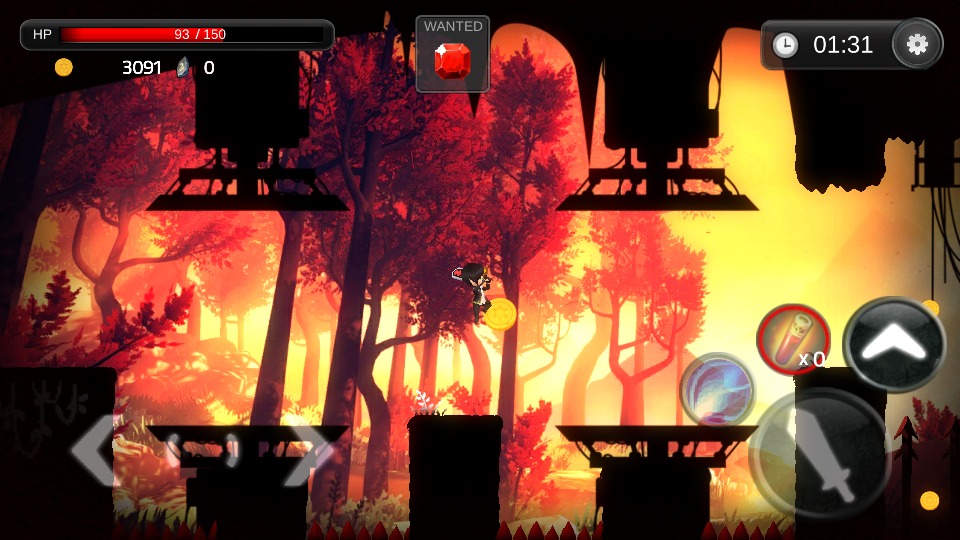Activate the blue swirl skill
Viewport: 960px width, 540px height.
coord(717,388)
